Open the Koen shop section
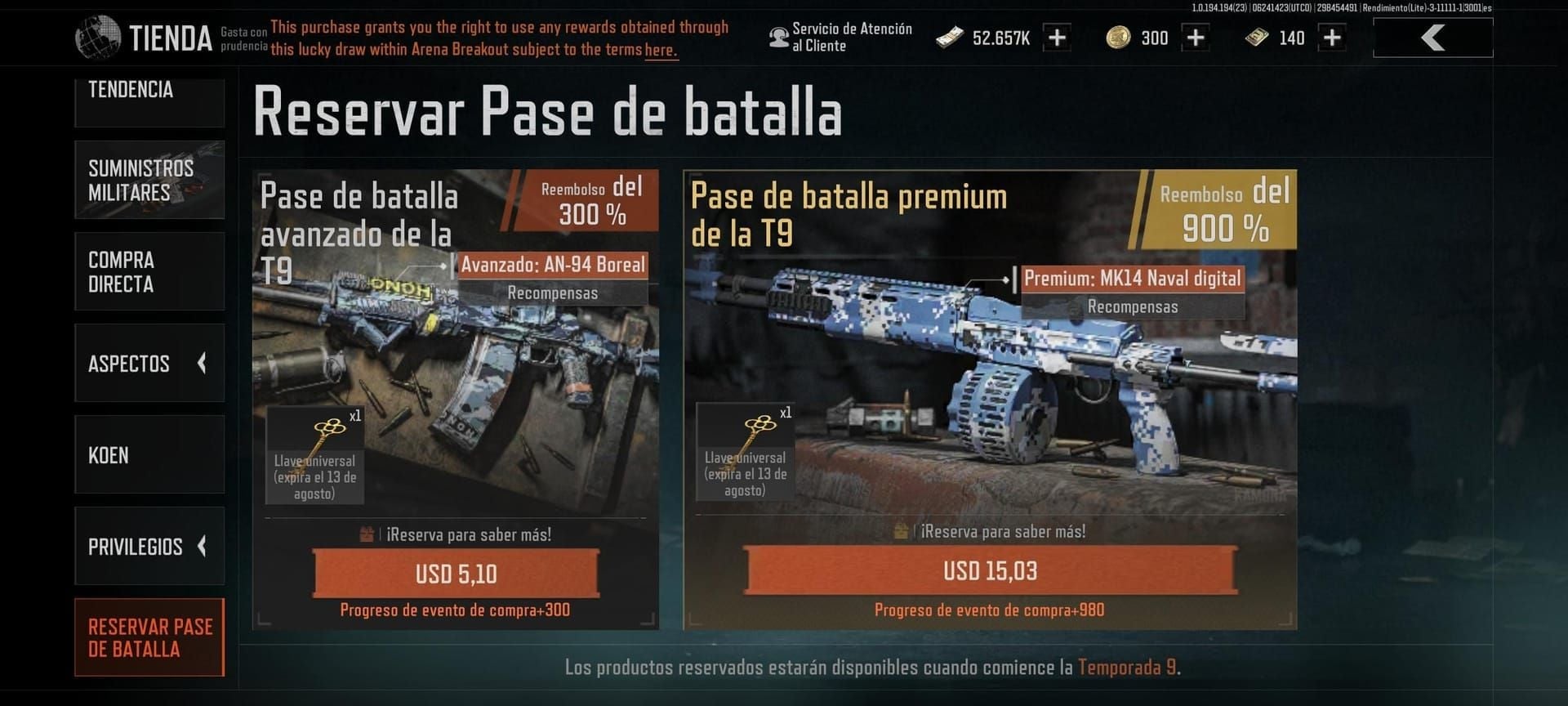 (x=149, y=454)
